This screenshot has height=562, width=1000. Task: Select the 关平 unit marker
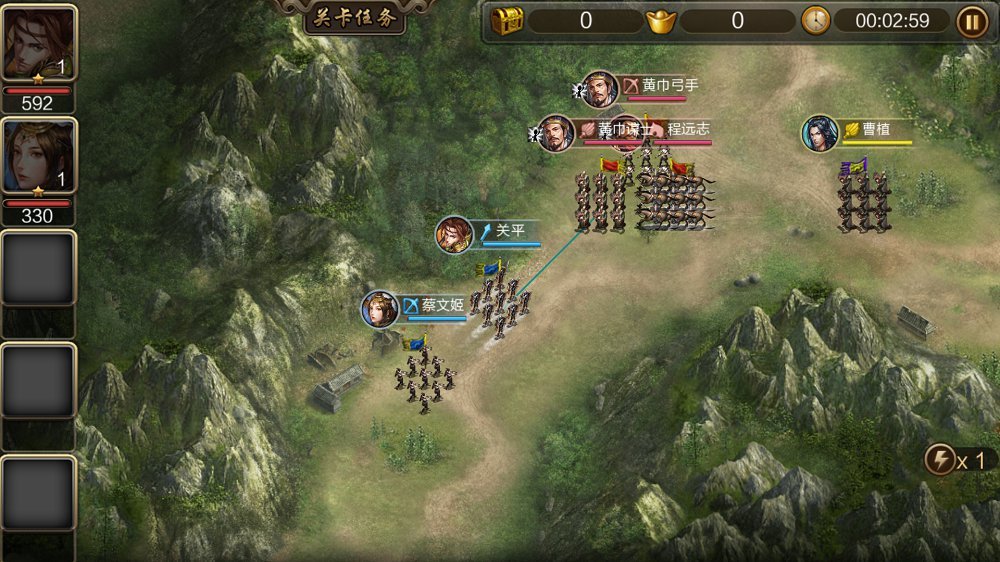455,235
